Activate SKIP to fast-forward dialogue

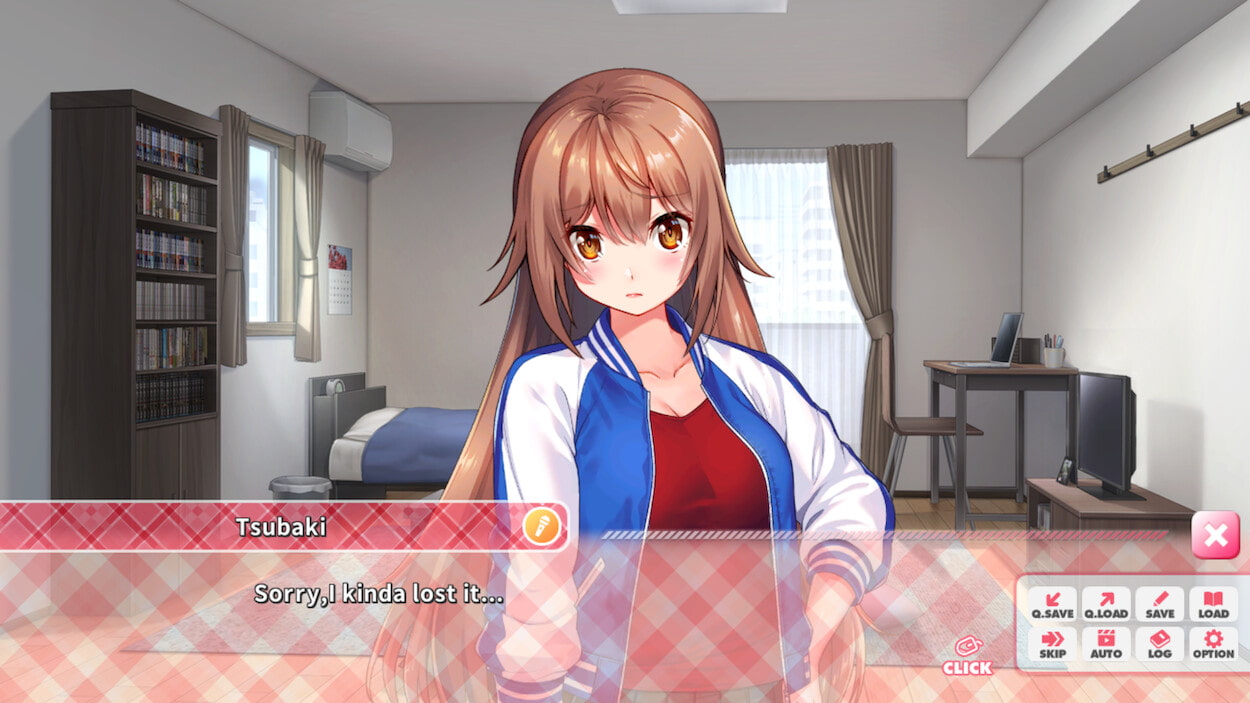[x=1052, y=644]
